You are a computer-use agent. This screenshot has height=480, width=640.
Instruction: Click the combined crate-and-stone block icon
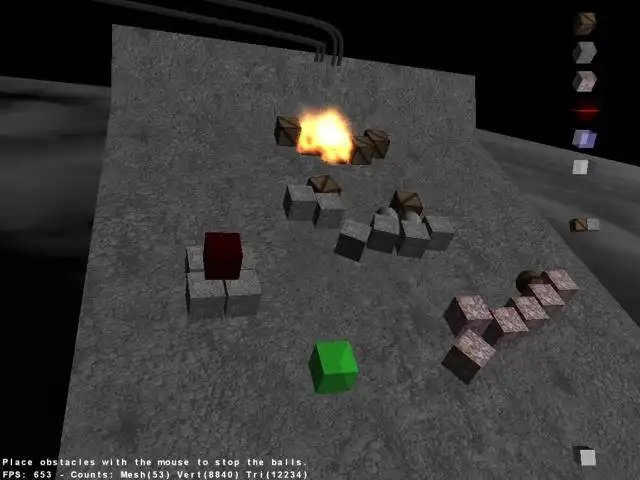[584, 225]
